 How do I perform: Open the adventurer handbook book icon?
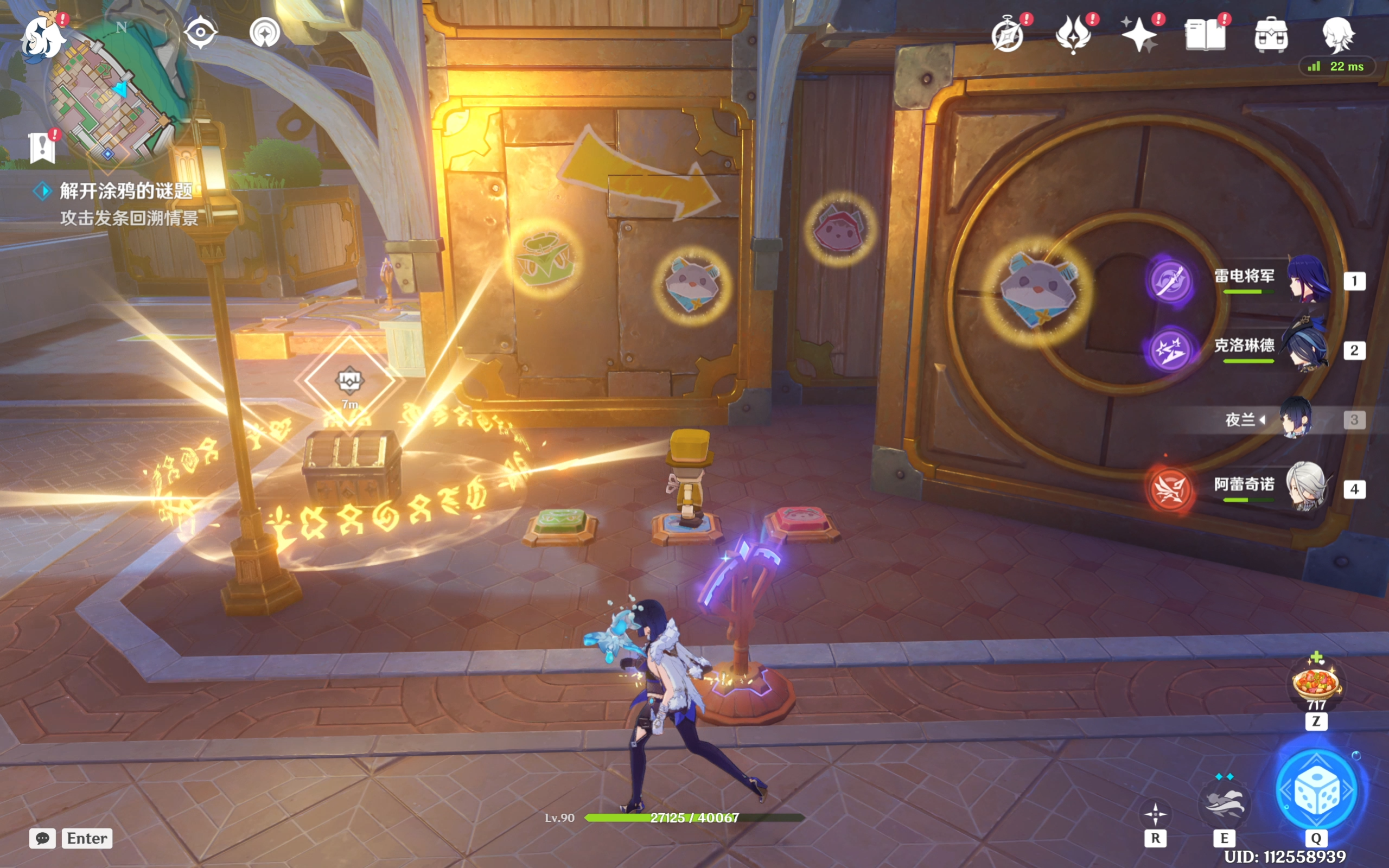pyautogui.click(x=1205, y=34)
